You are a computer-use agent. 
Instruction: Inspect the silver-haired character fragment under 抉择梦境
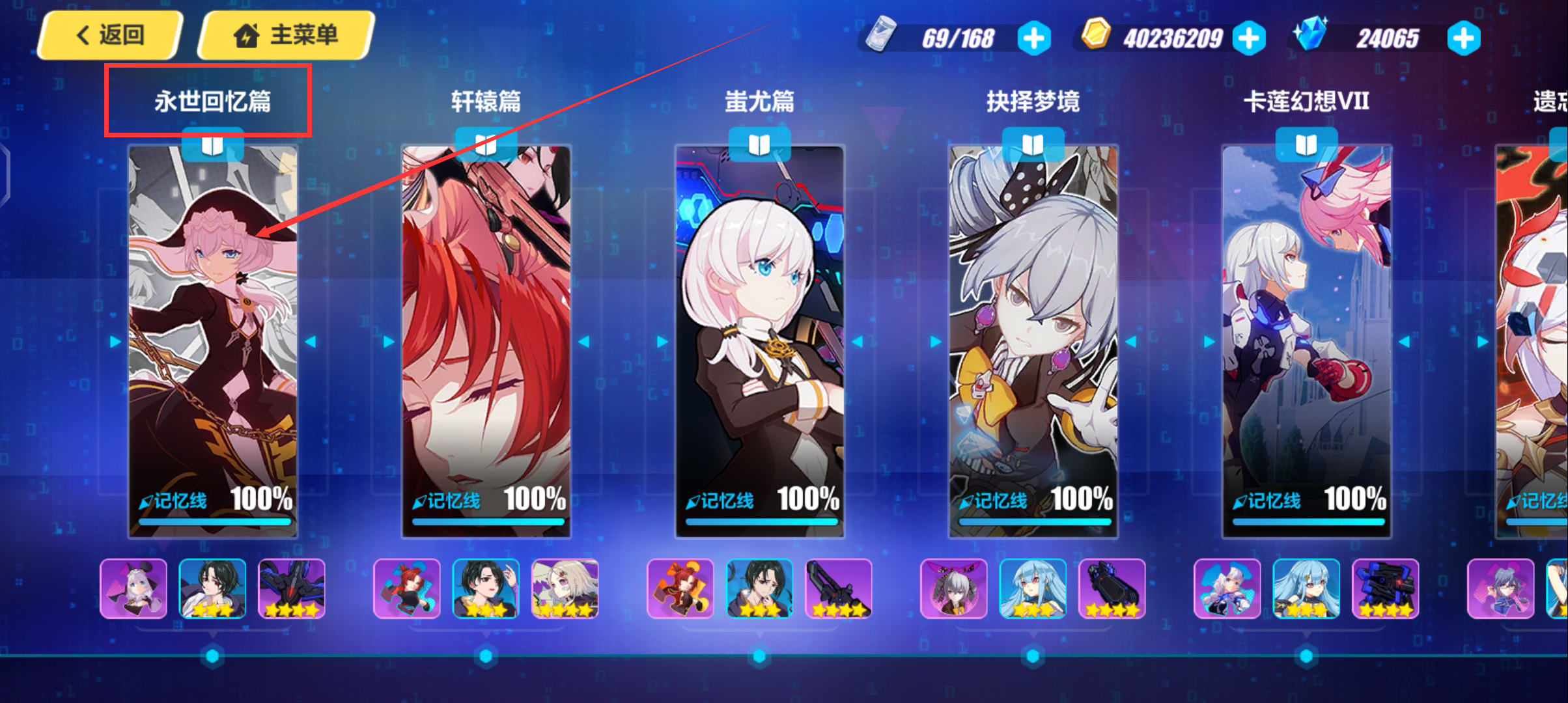tap(954, 588)
